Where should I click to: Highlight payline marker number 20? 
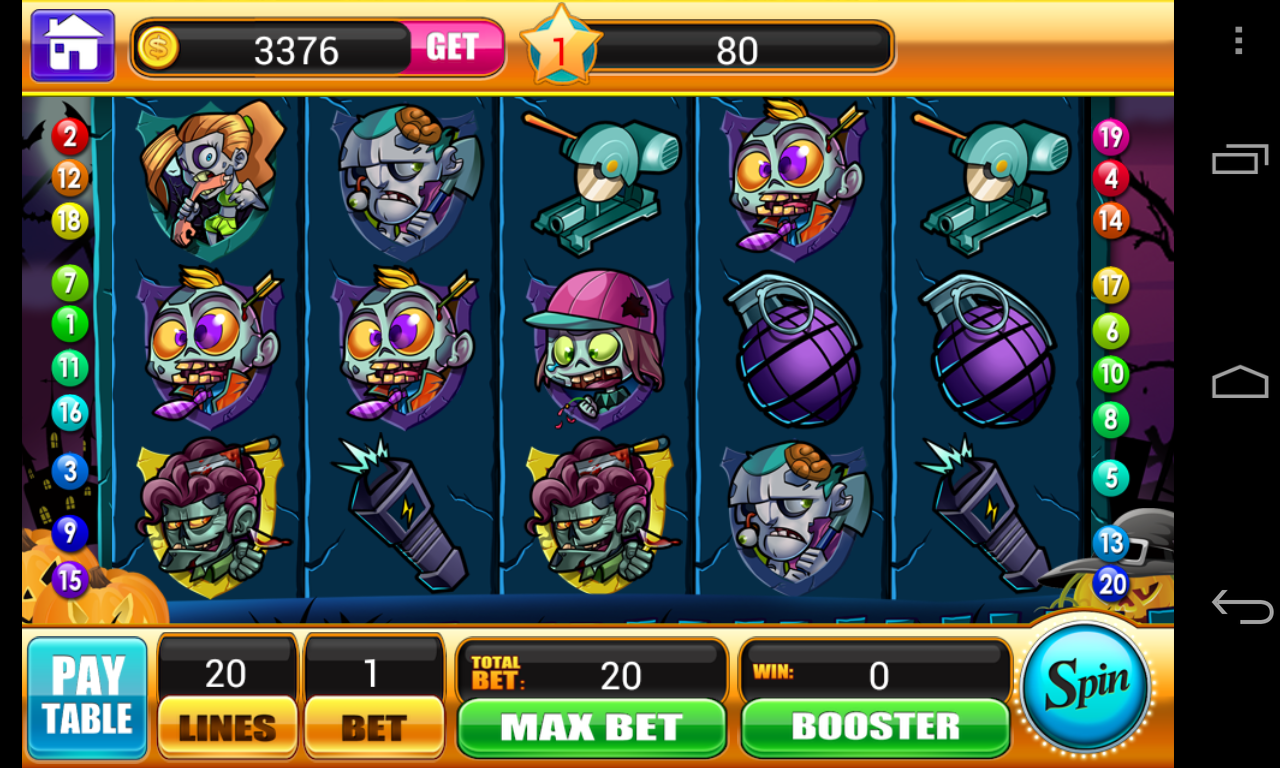click(x=1111, y=583)
